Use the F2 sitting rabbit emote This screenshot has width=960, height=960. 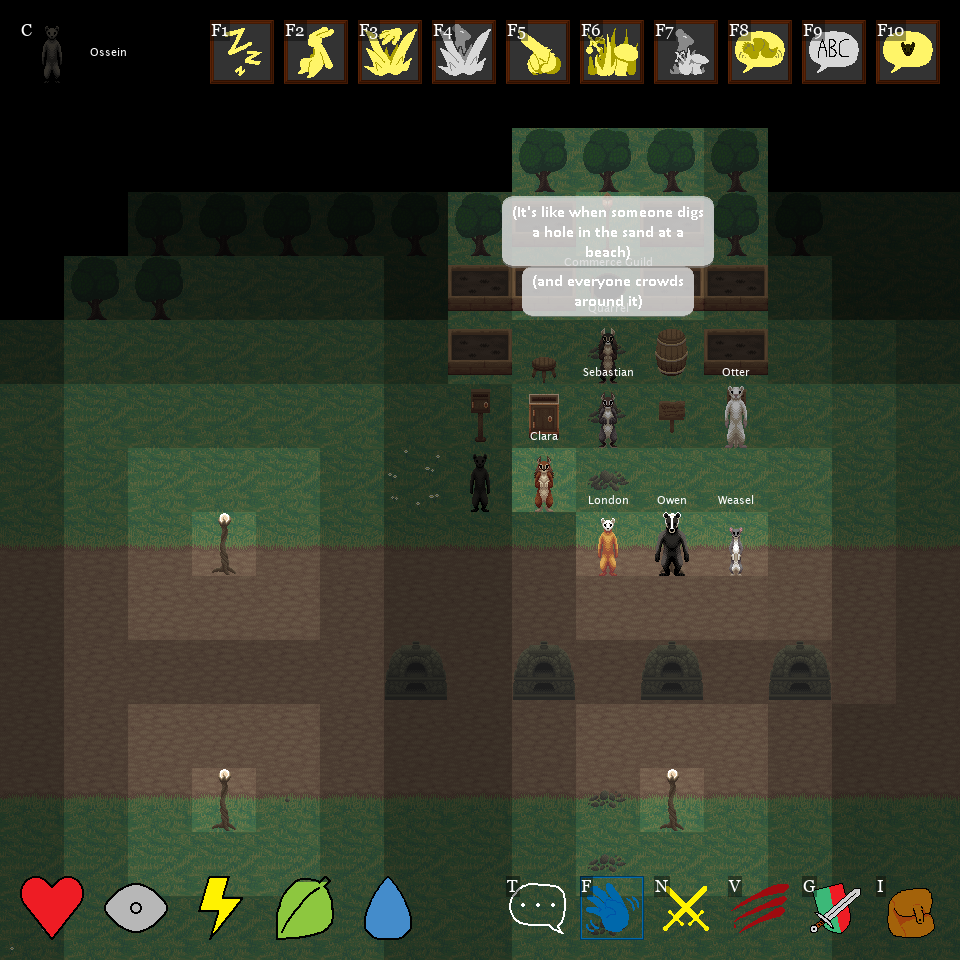[x=316, y=53]
